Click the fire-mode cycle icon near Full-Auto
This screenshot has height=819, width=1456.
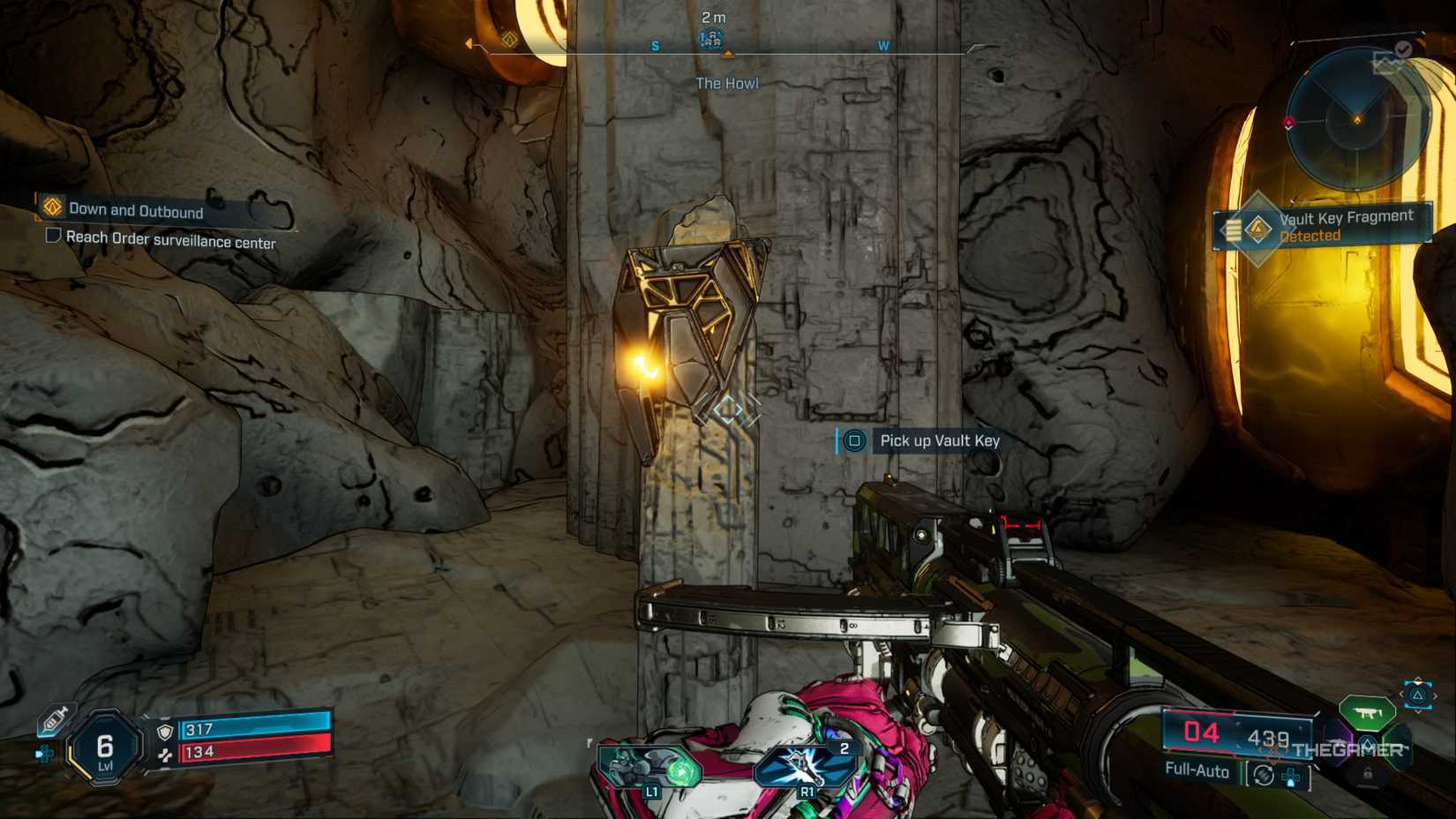point(1263,772)
